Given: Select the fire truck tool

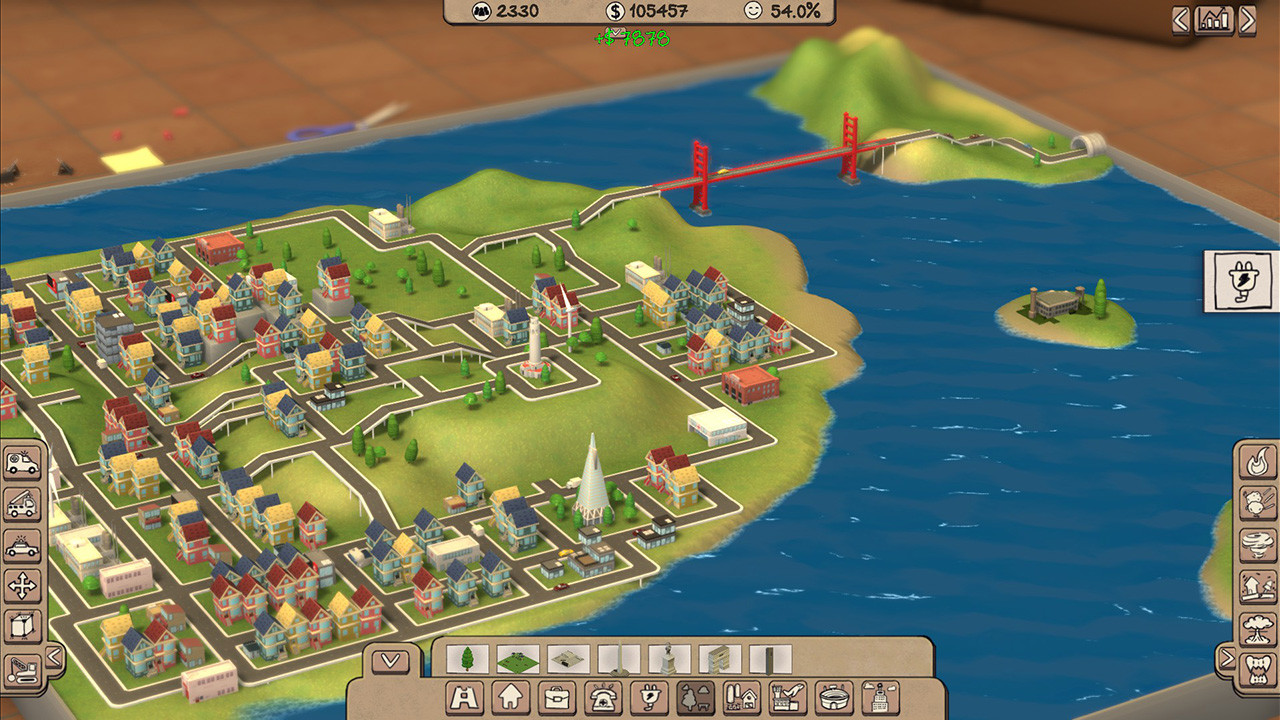Looking at the screenshot, I should (x=22, y=504).
